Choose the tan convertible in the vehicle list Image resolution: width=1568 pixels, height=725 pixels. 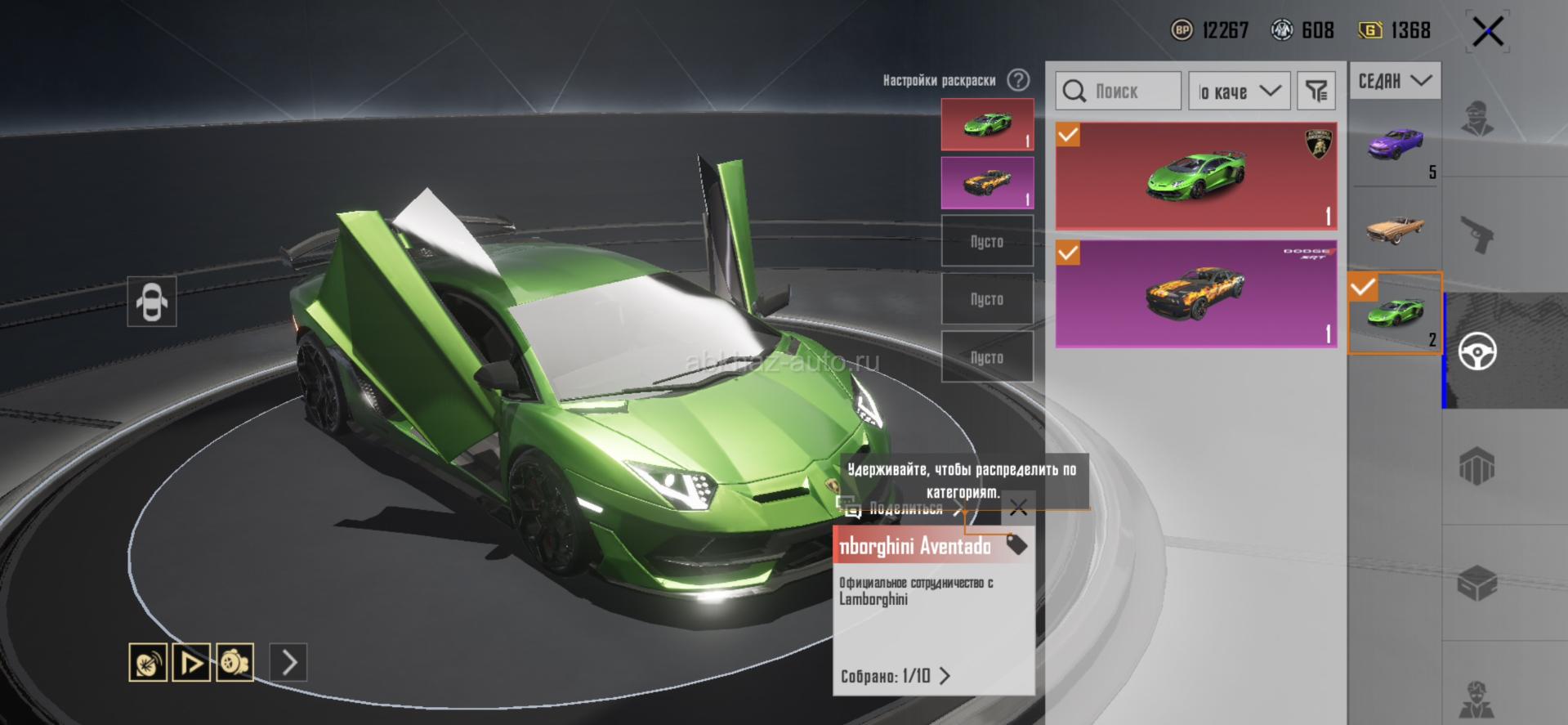1394,228
